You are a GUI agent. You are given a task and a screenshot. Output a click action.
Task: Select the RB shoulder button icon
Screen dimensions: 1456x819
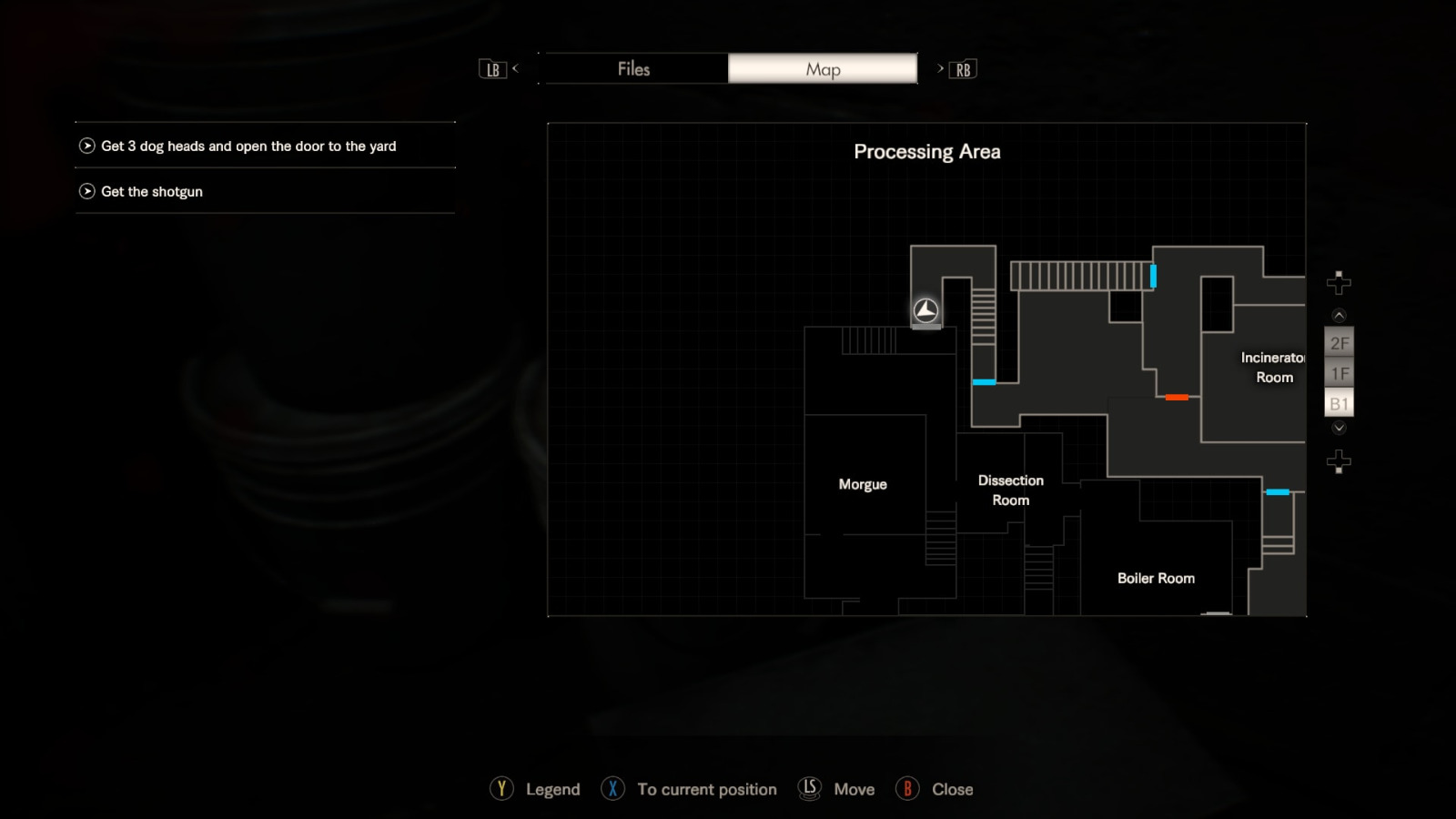963,68
